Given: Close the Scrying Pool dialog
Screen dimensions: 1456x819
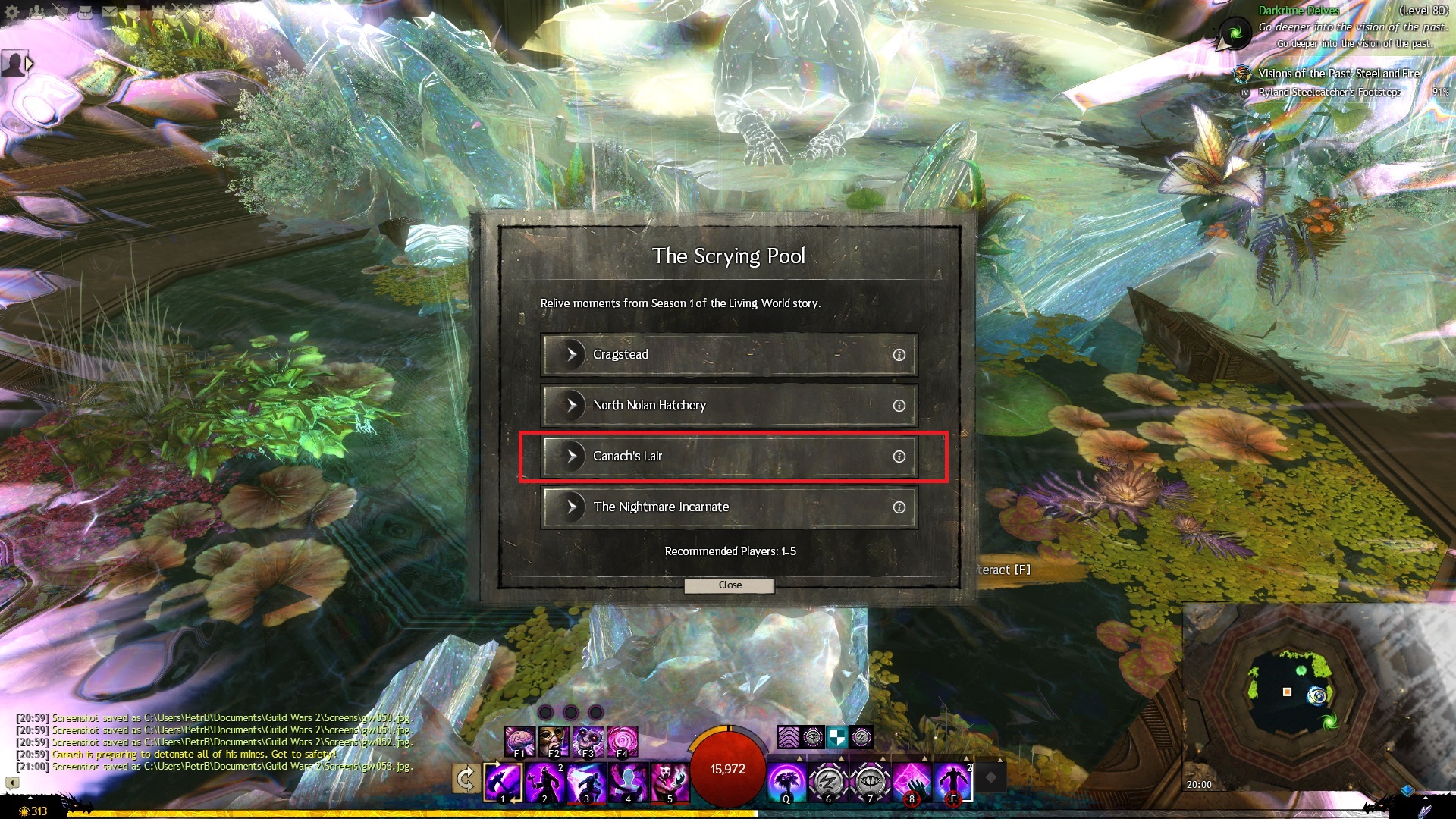Looking at the screenshot, I should tap(730, 585).
